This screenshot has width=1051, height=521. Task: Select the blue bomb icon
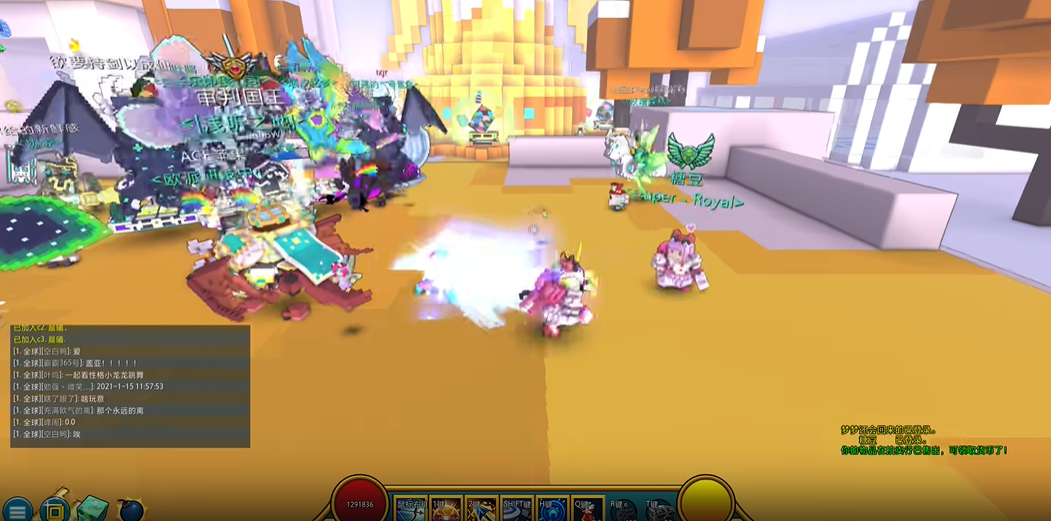tap(131, 510)
